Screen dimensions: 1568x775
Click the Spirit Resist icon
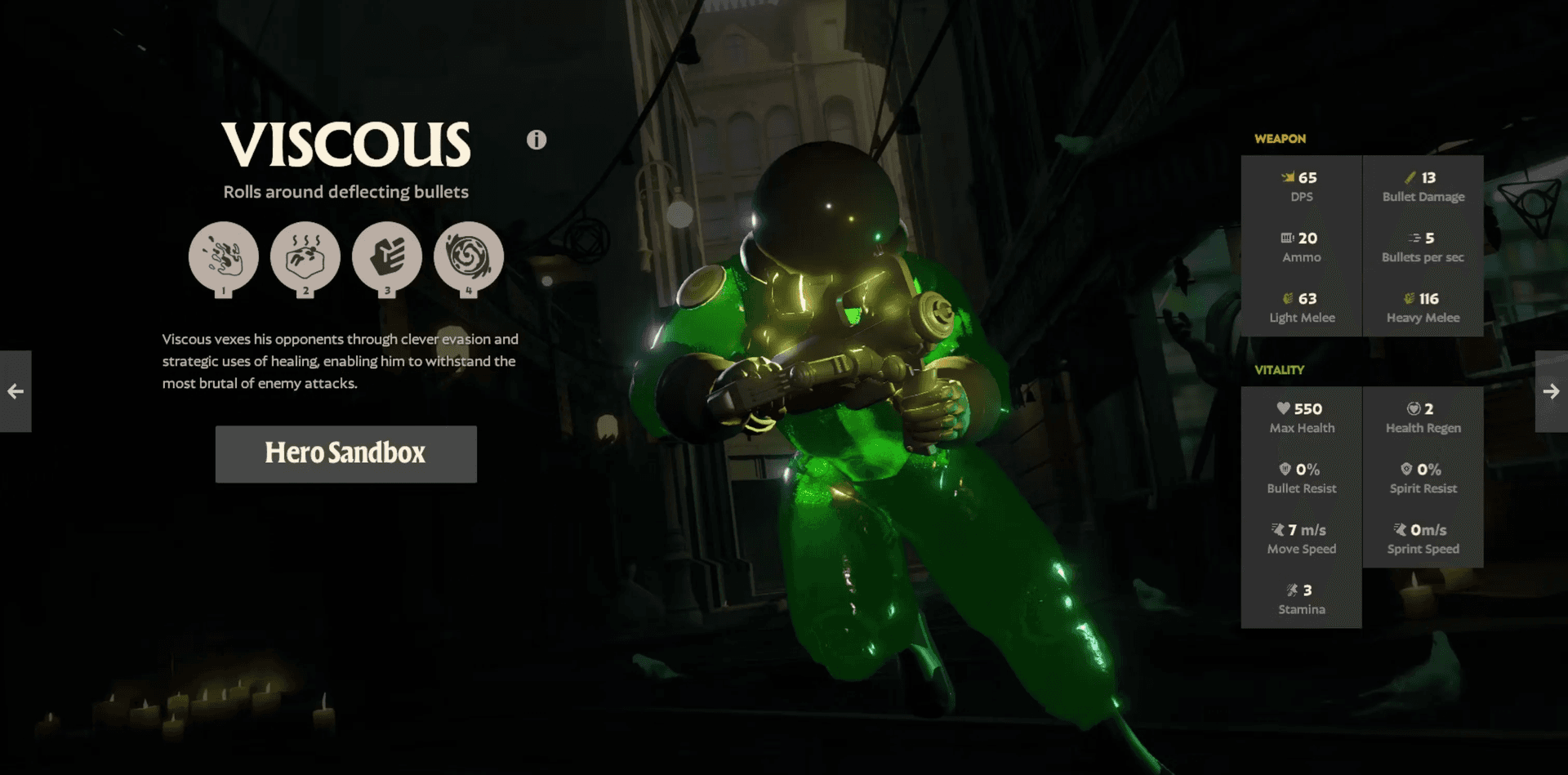pyautogui.click(x=1405, y=469)
